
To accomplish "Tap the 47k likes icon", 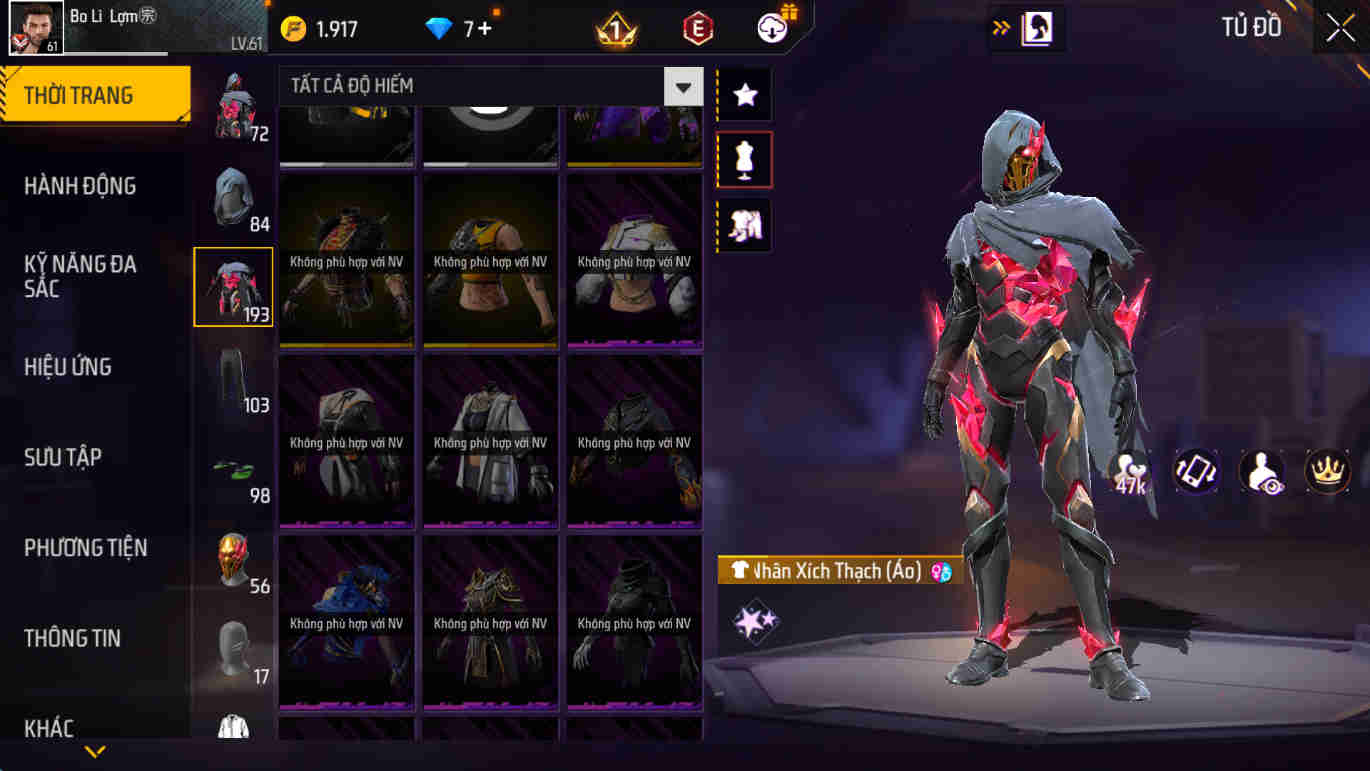I will [x=1128, y=470].
